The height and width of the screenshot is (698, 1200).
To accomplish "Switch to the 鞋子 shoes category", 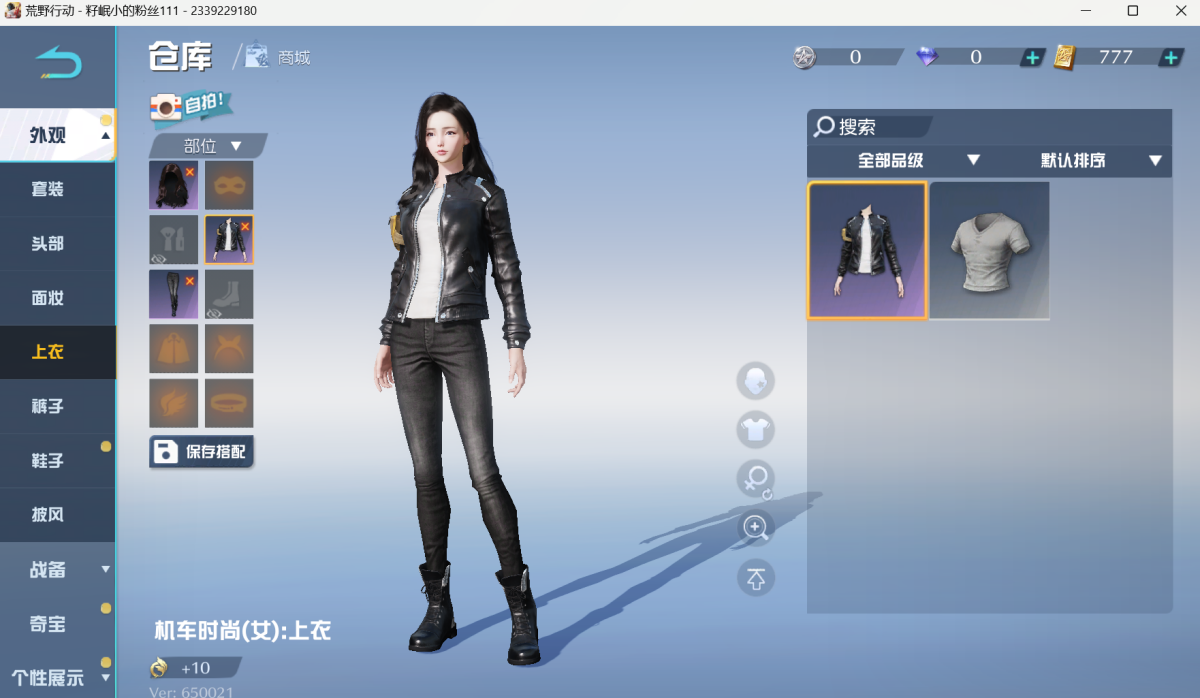I will click(47, 461).
